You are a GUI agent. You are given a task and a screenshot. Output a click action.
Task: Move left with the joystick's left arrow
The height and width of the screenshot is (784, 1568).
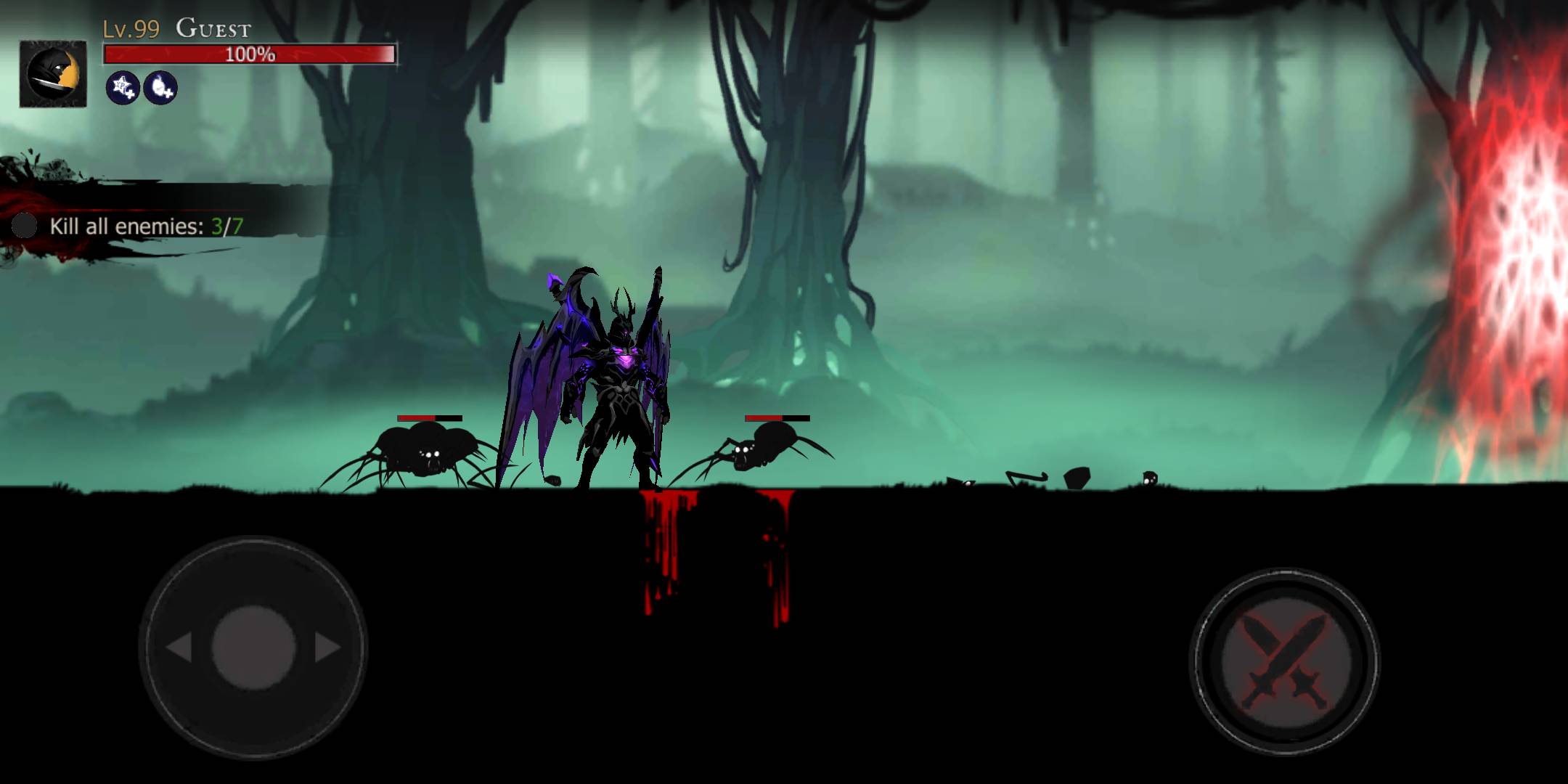[179, 647]
